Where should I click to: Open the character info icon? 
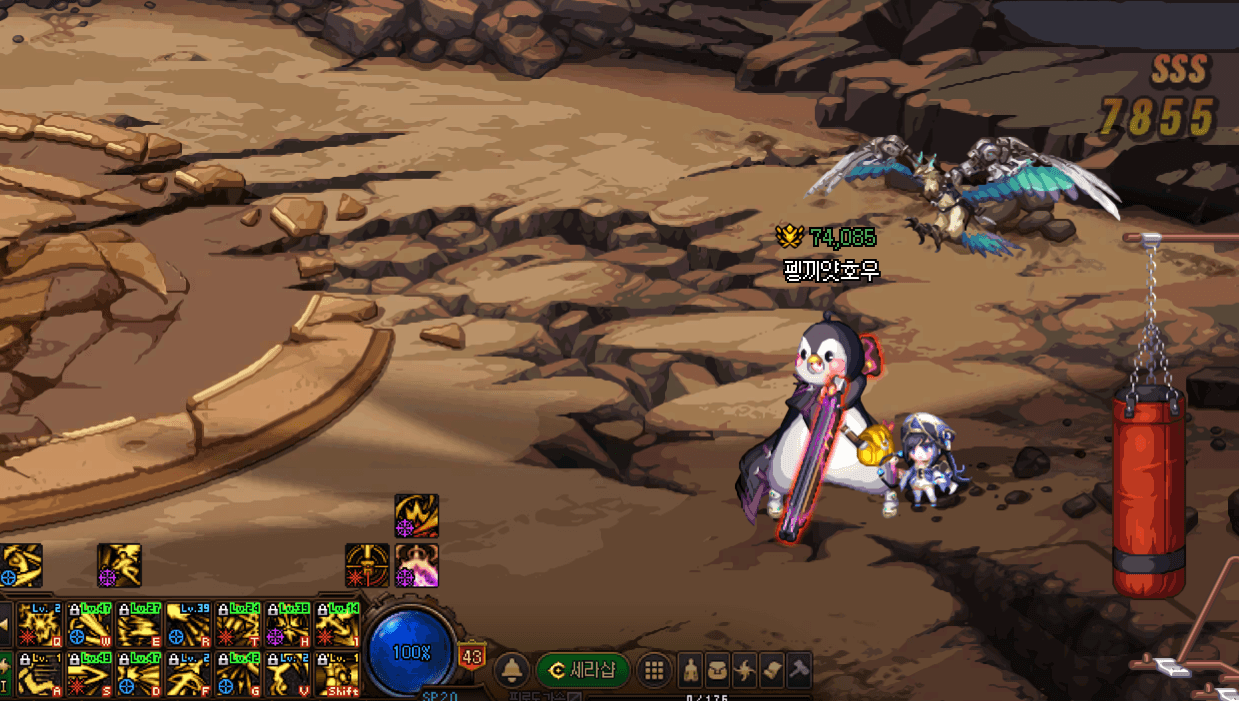point(690,670)
